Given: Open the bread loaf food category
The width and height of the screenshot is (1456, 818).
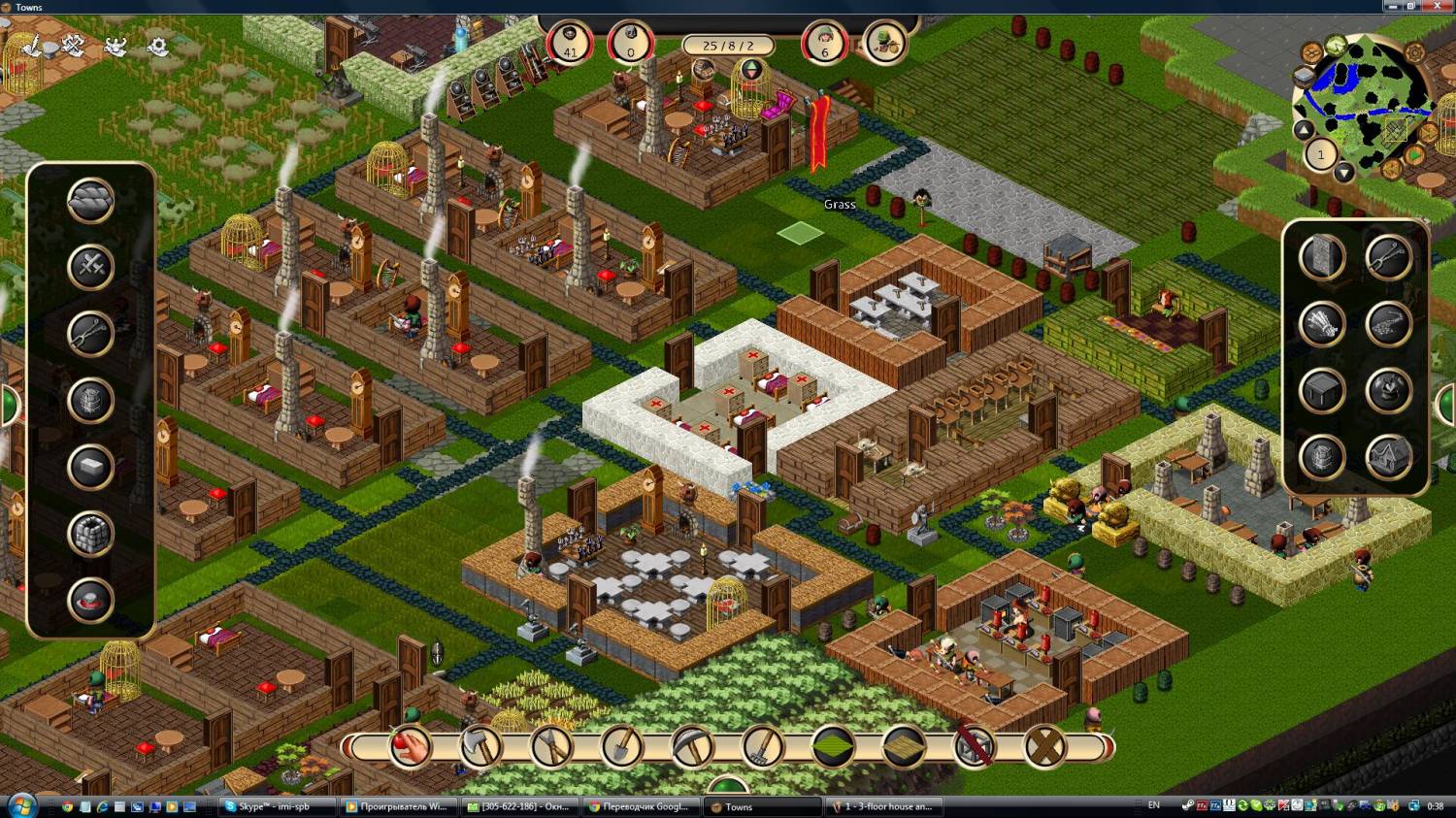Looking at the screenshot, I should coord(90,201).
